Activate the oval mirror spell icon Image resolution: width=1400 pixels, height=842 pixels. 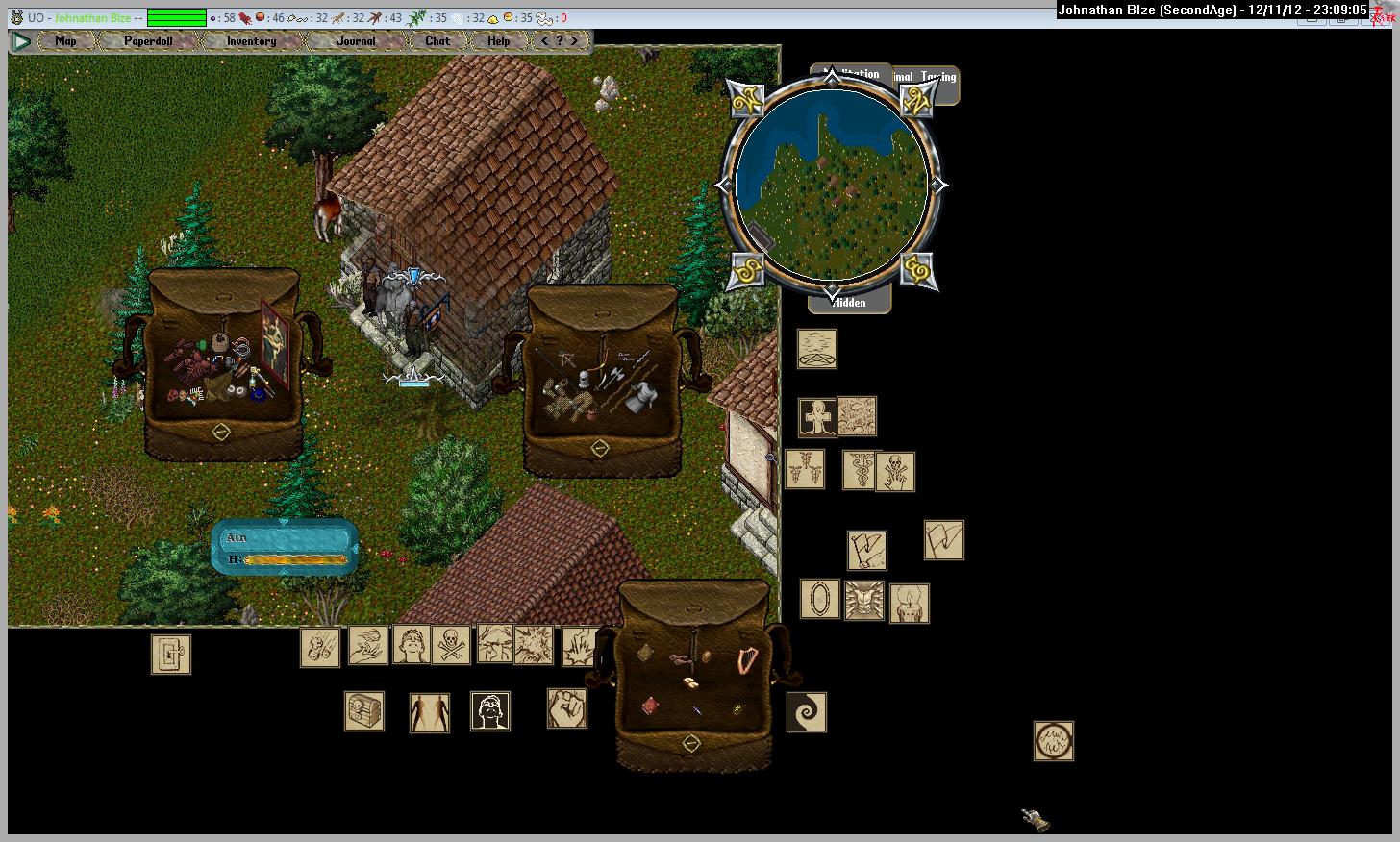click(820, 599)
